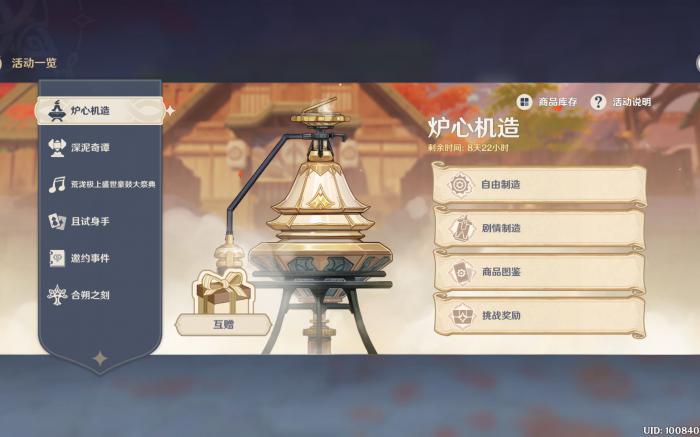Open the 邀约事件 entry
The width and height of the screenshot is (700, 437).
coord(98,258)
